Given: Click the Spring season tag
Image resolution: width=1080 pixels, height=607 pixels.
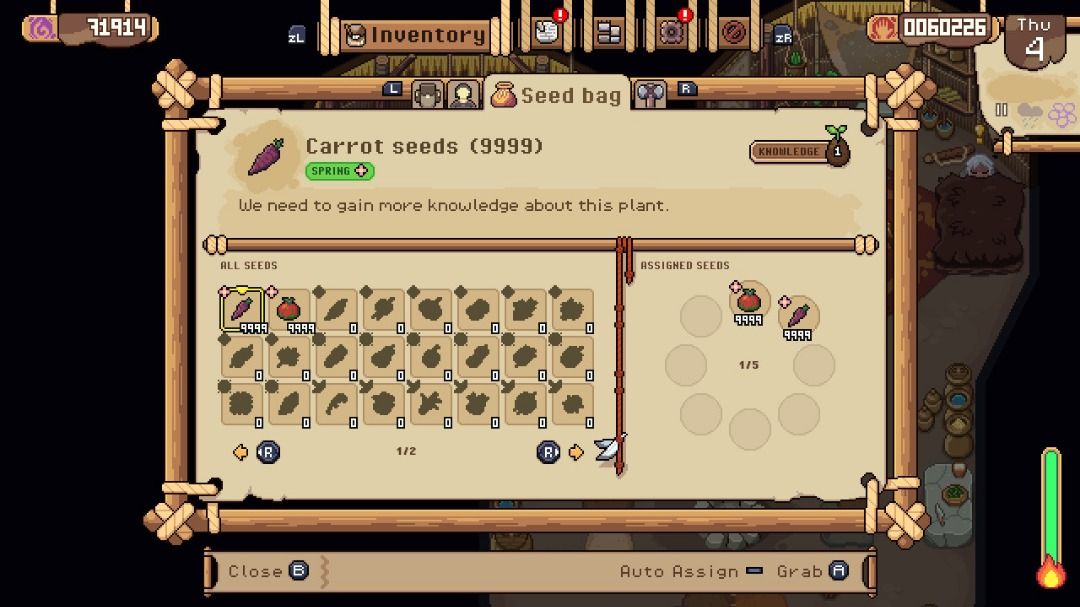Looking at the screenshot, I should (339, 171).
